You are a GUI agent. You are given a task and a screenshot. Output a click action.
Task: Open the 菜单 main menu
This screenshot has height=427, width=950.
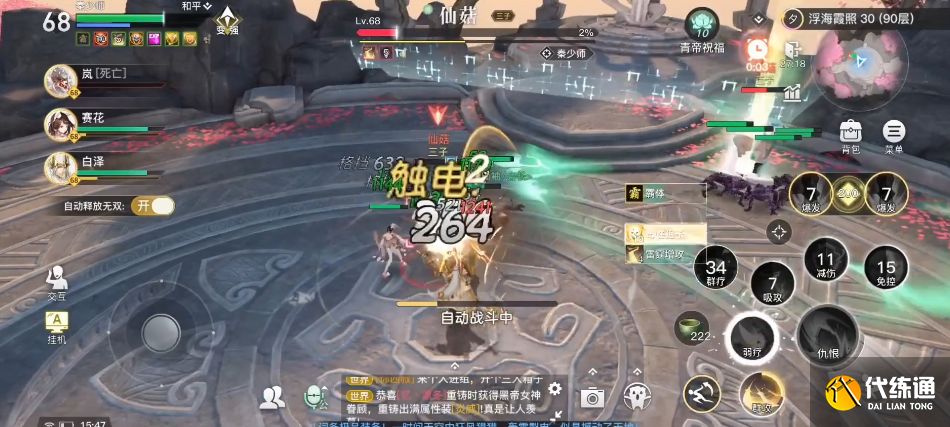(x=893, y=133)
